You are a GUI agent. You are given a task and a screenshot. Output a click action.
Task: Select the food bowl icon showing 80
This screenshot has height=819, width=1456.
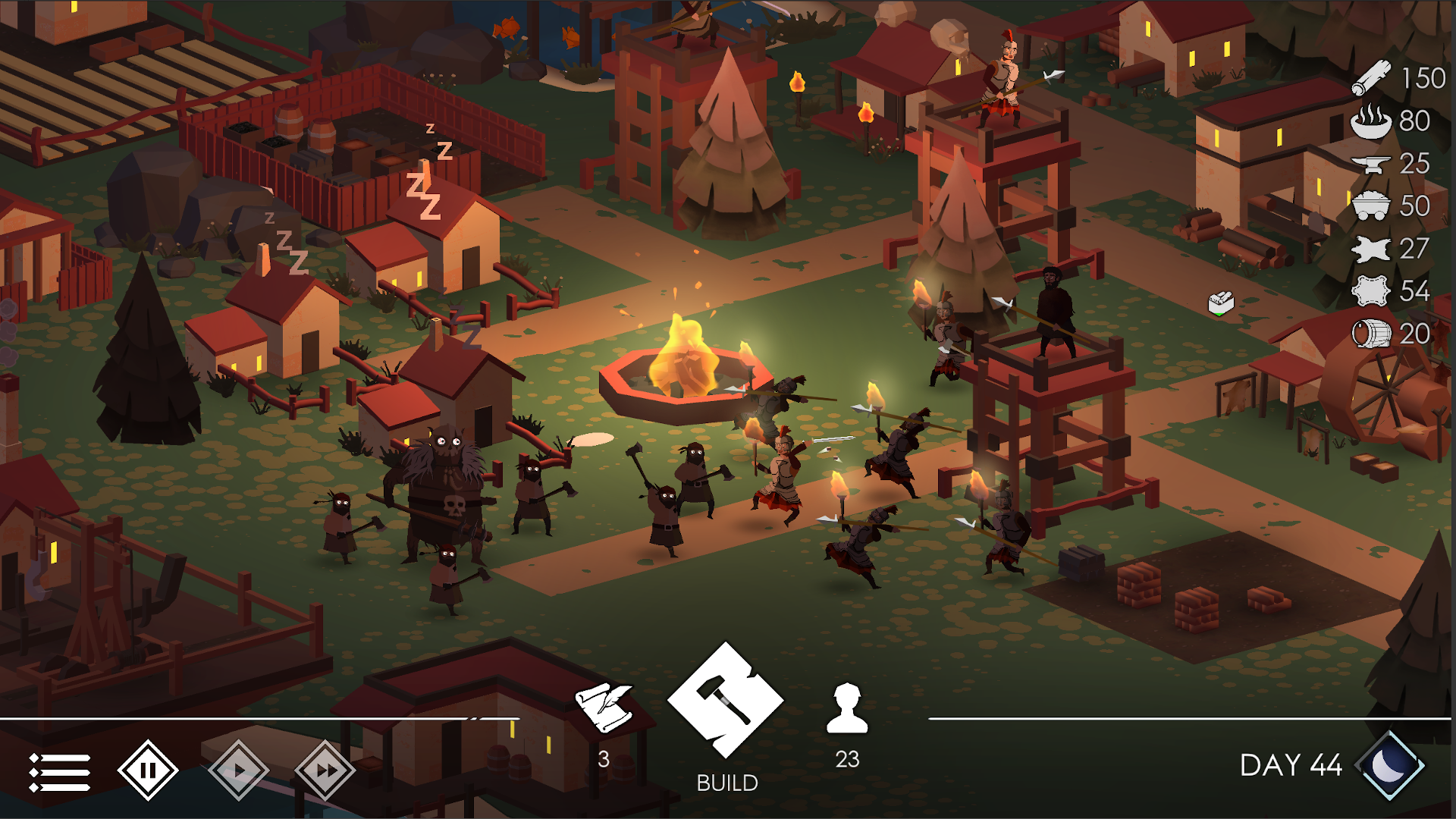pyautogui.click(x=1371, y=121)
